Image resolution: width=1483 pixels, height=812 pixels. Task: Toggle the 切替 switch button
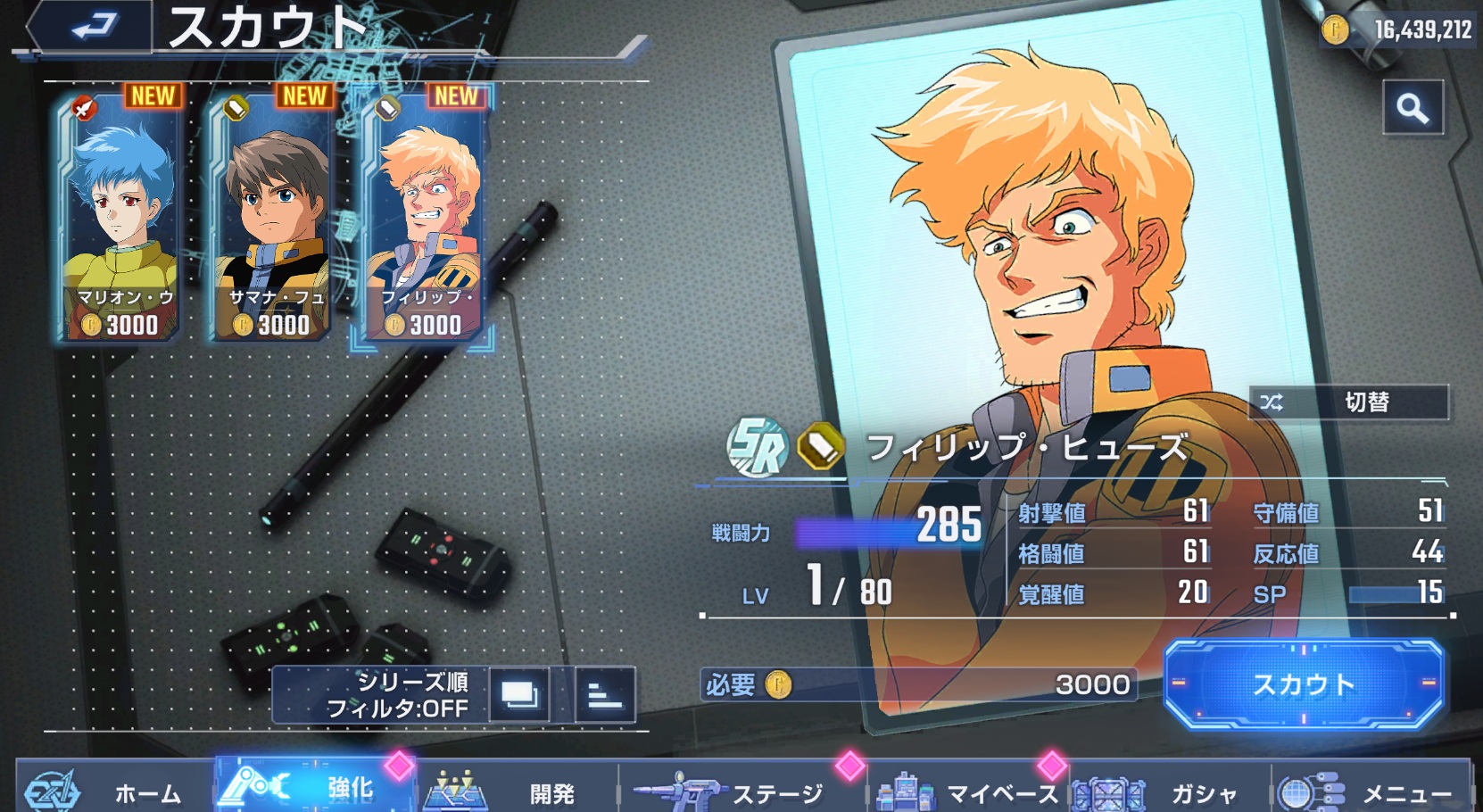click(x=1348, y=402)
